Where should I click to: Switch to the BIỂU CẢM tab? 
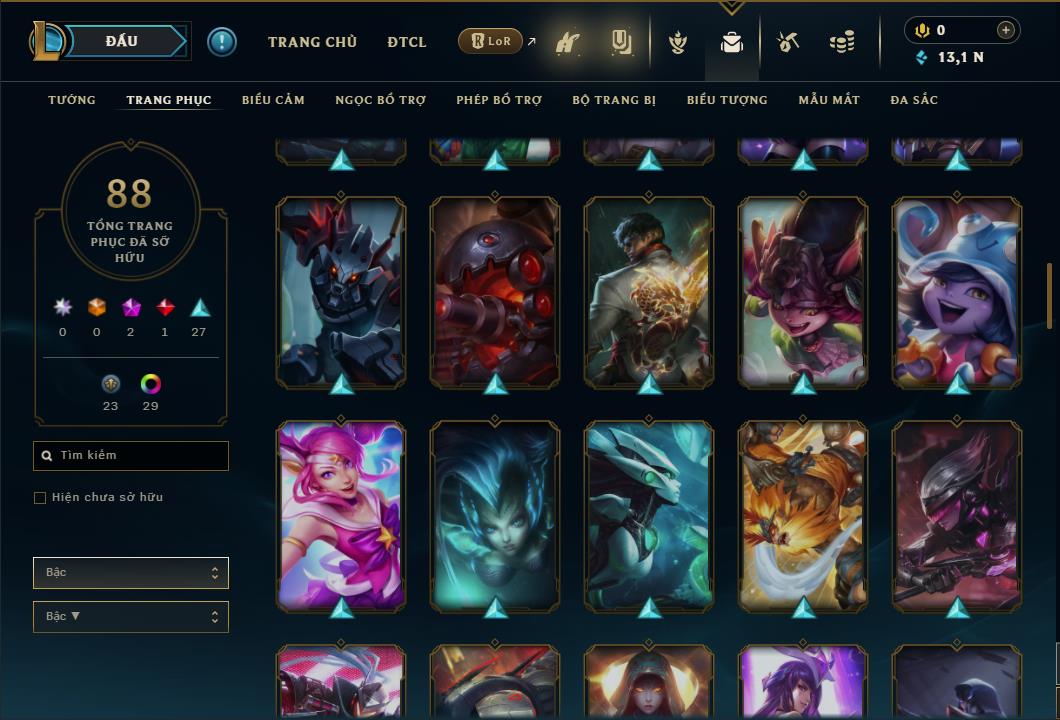(273, 100)
